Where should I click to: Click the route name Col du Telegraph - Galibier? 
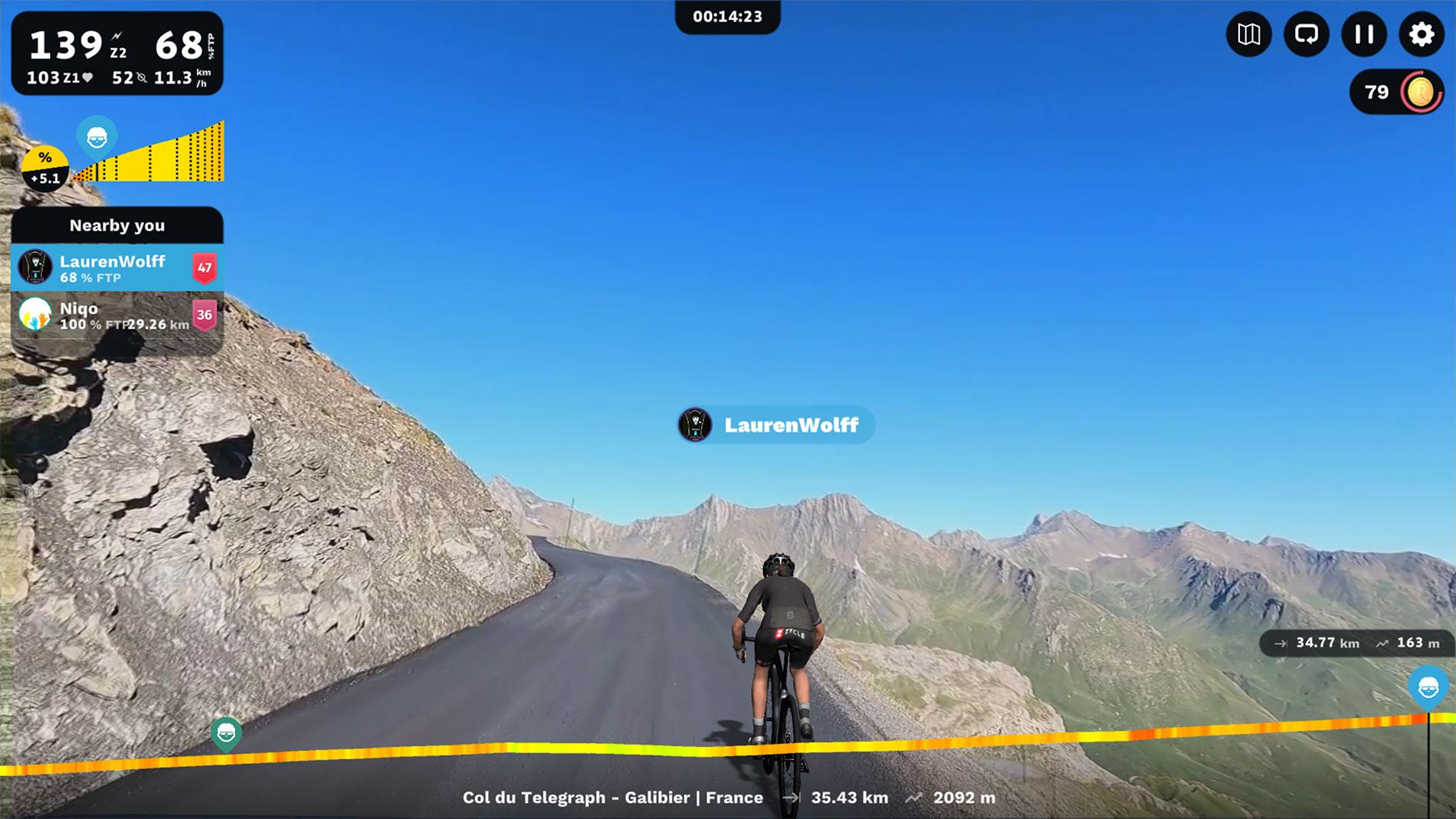[x=613, y=797]
